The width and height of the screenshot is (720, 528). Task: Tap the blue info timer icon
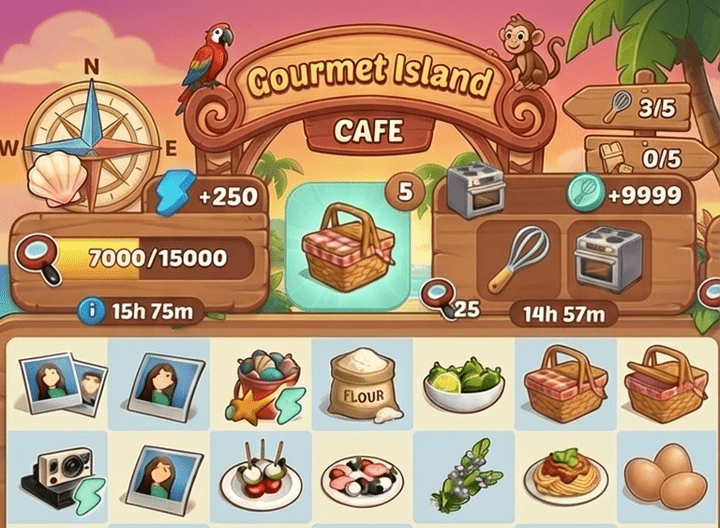tap(95, 311)
